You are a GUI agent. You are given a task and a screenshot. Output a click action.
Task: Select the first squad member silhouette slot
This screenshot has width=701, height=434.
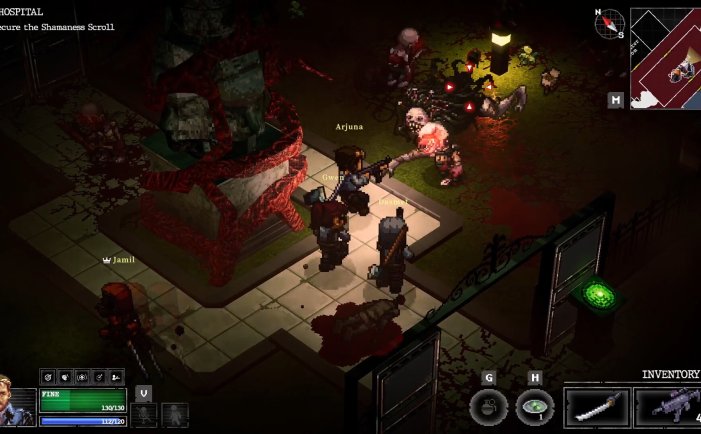click(x=144, y=413)
